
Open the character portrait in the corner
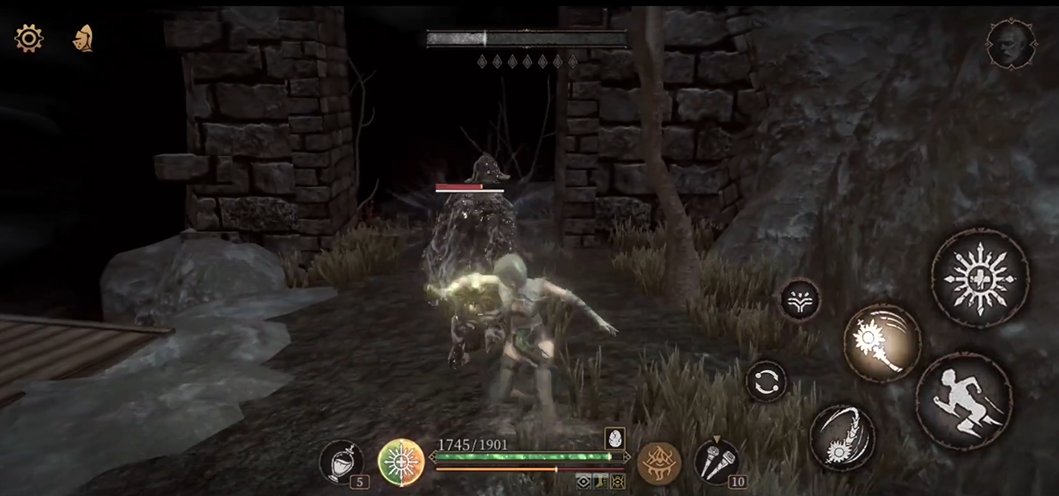1010,44
